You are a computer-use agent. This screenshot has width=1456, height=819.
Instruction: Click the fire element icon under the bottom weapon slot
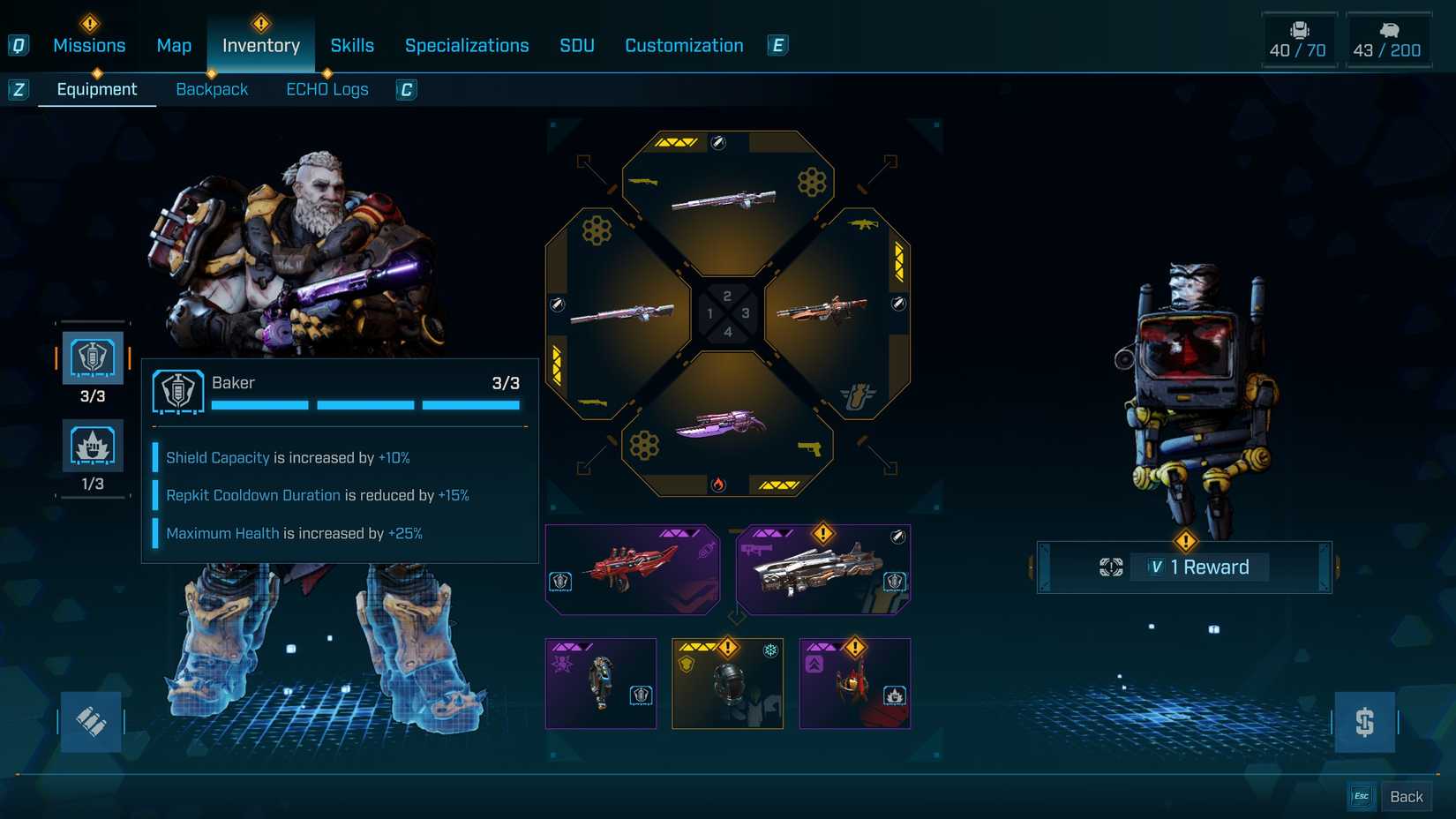pos(719,484)
